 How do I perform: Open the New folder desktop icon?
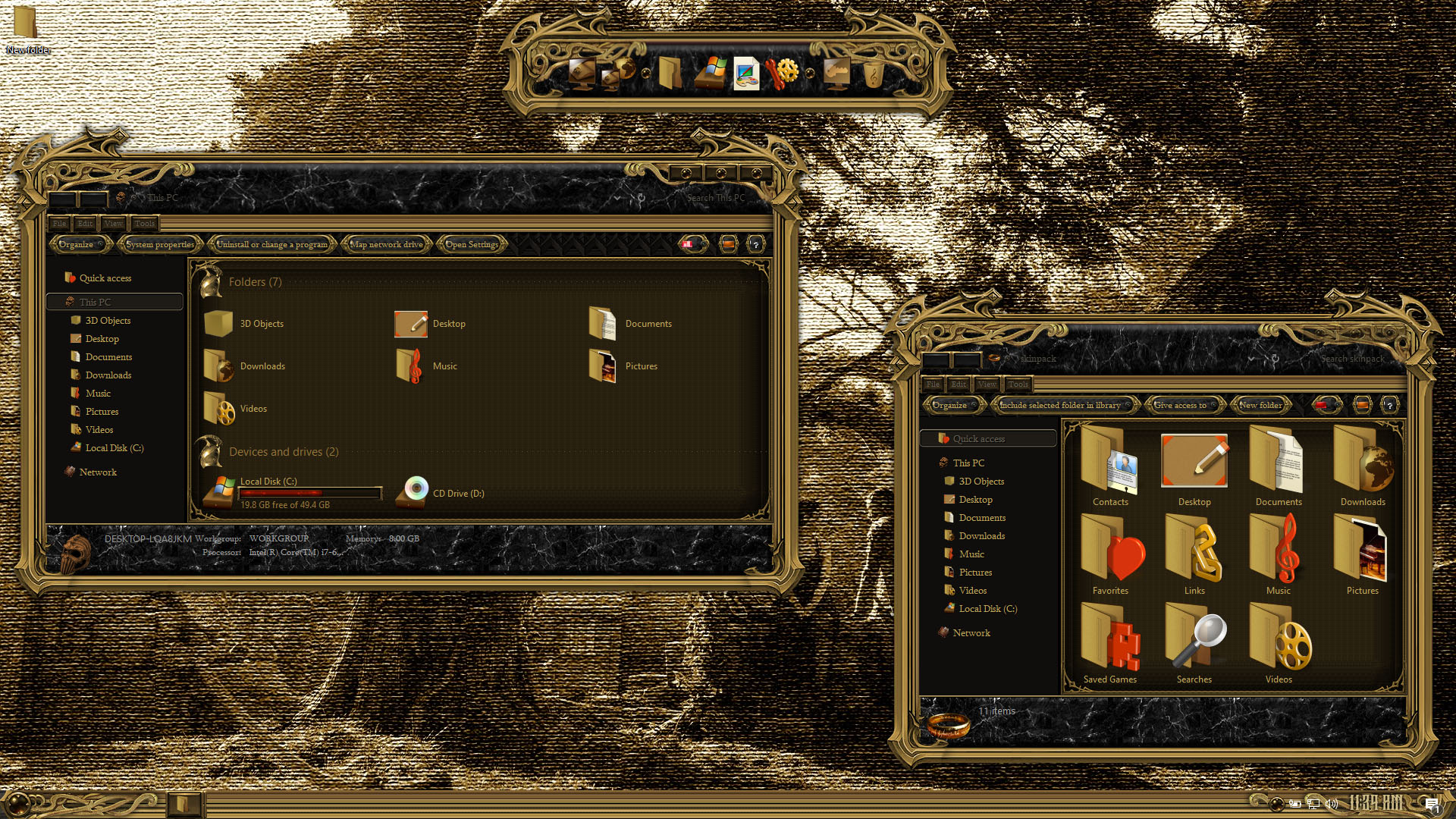click(27, 29)
